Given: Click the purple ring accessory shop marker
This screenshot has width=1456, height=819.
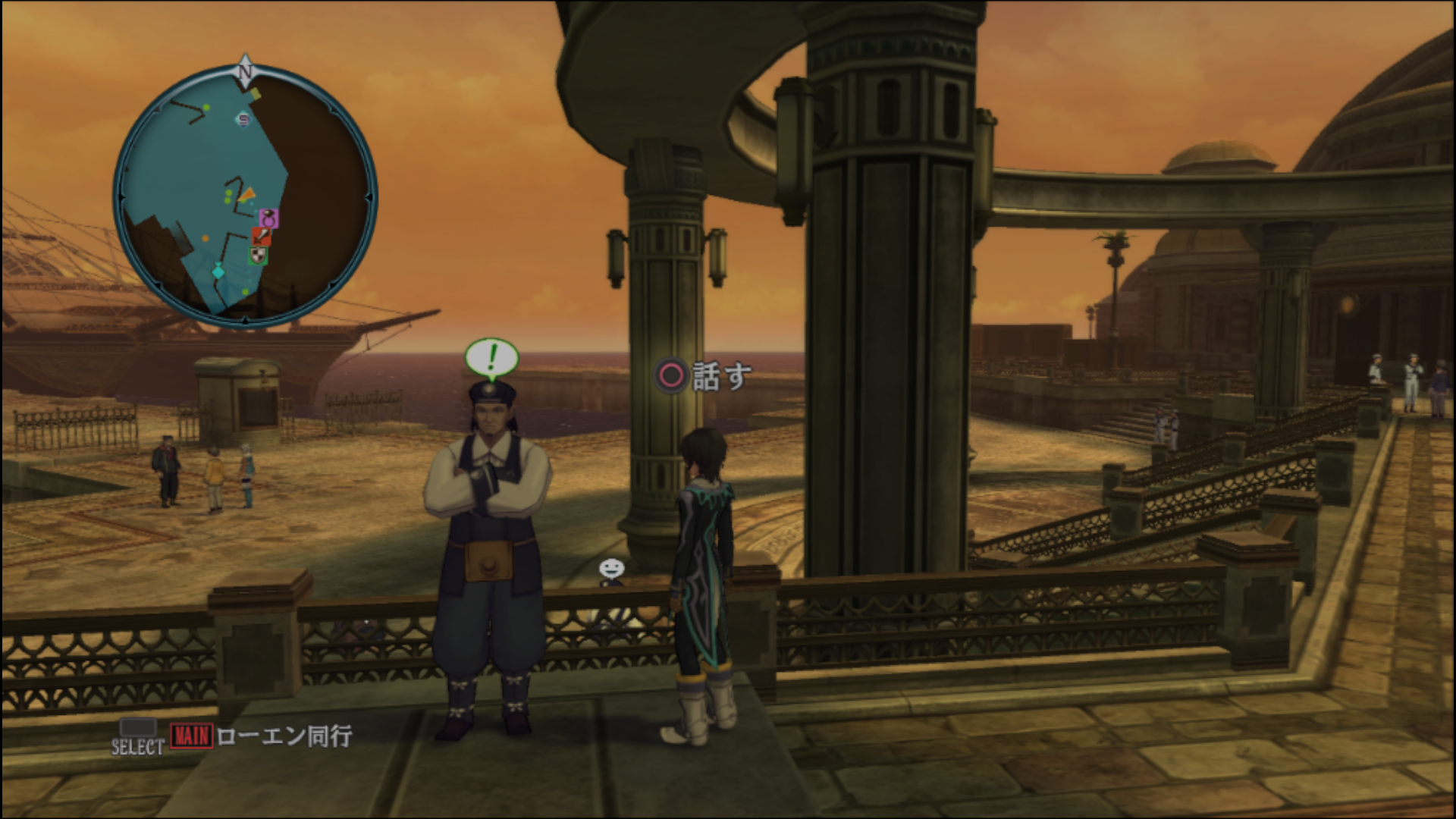Looking at the screenshot, I should tap(268, 219).
